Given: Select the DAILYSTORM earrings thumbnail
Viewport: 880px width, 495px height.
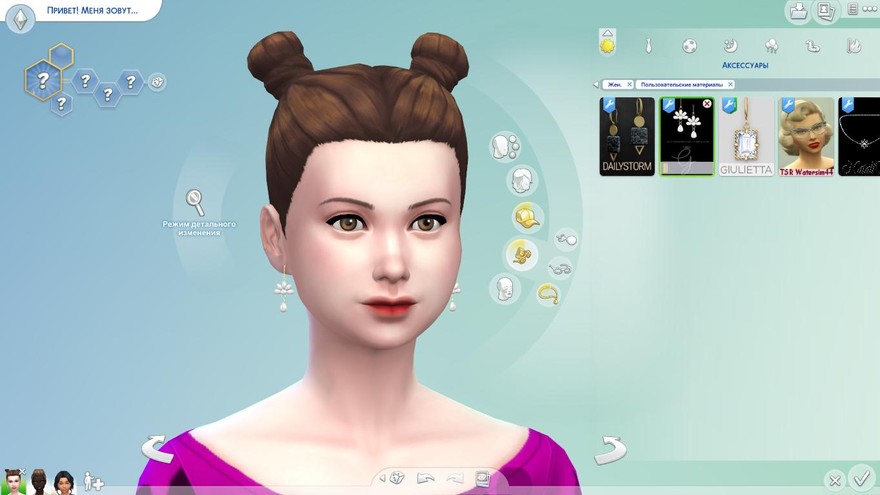Looking at the screenshot, I should tap(627, 136).
